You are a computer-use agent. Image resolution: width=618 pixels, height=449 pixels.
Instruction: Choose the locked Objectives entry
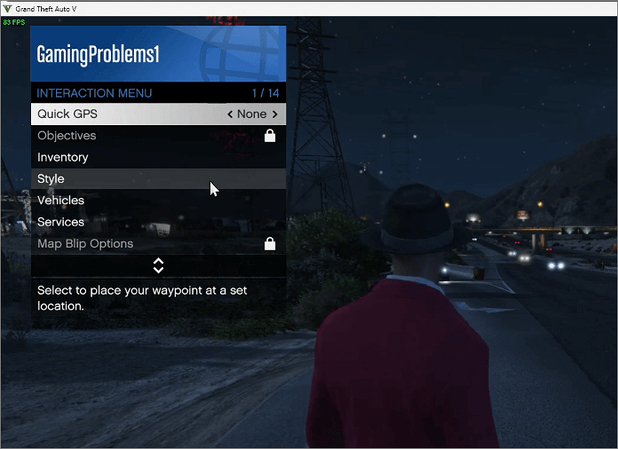pos(67,136)
